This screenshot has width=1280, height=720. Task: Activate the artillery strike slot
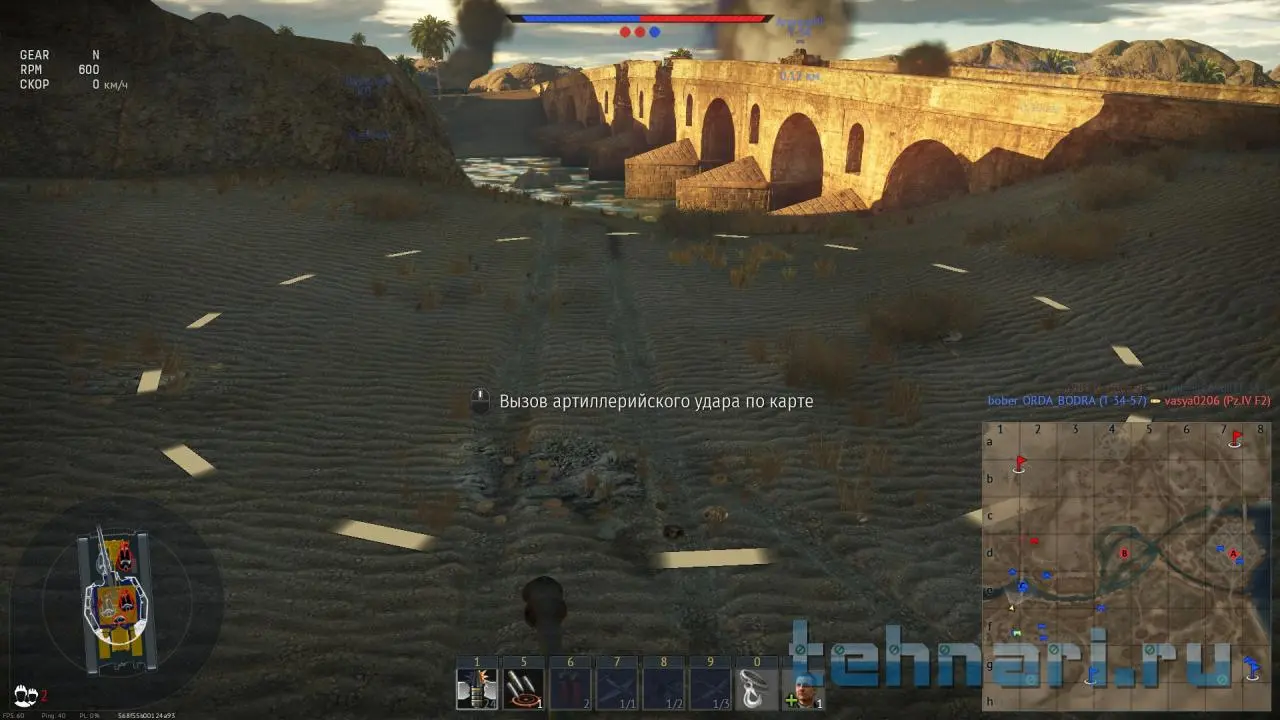click(x=523, y=688)
